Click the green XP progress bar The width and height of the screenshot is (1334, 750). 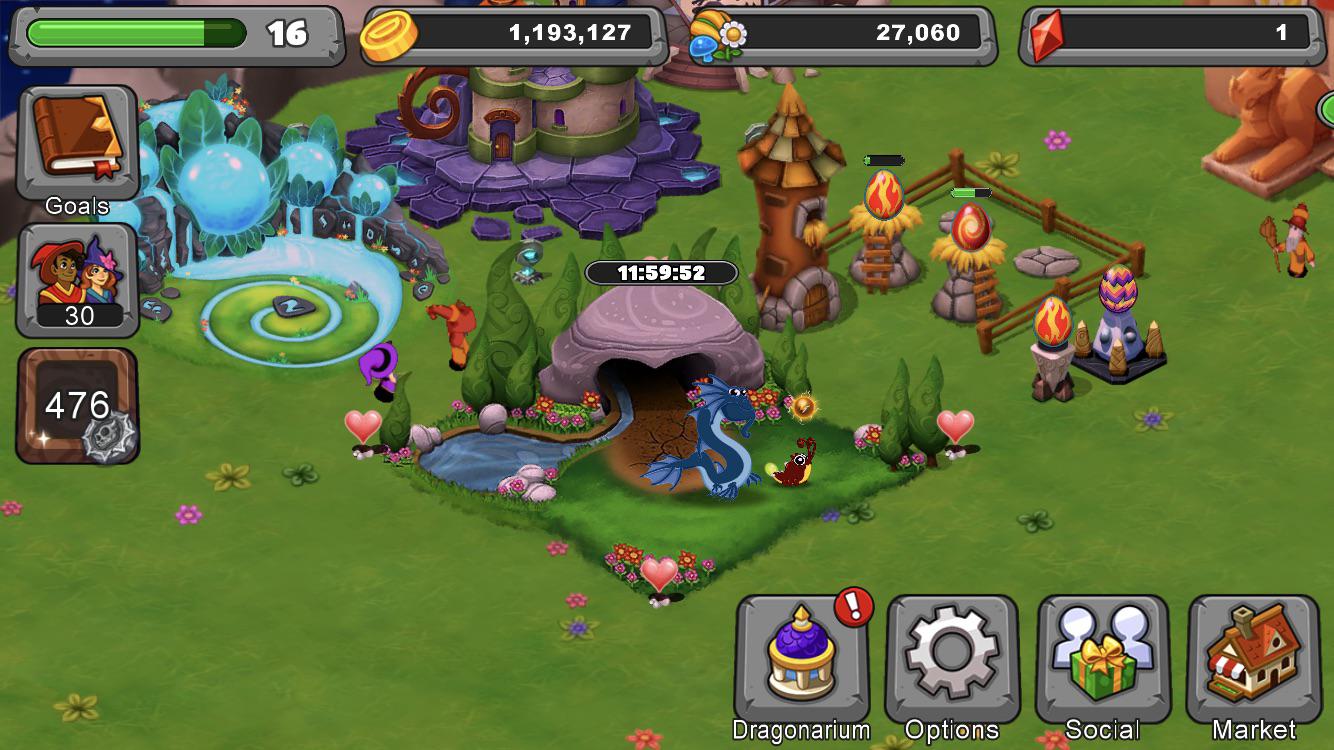(x=135, y=31)
